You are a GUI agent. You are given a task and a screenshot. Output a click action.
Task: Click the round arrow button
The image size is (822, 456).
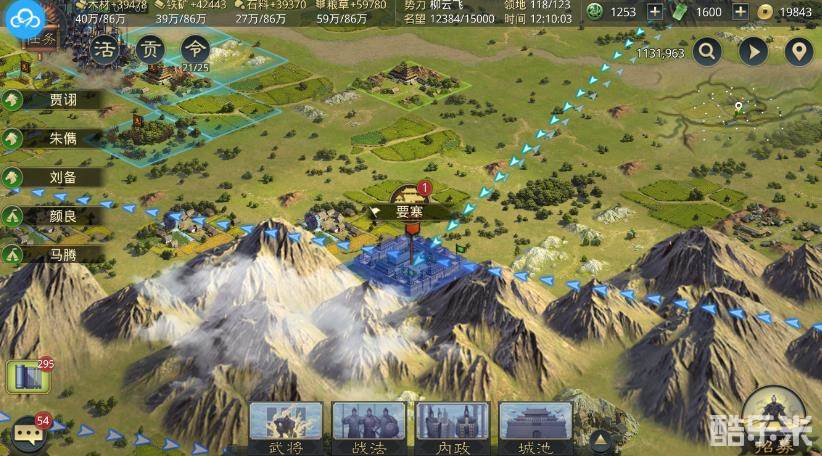click(752, 52)
